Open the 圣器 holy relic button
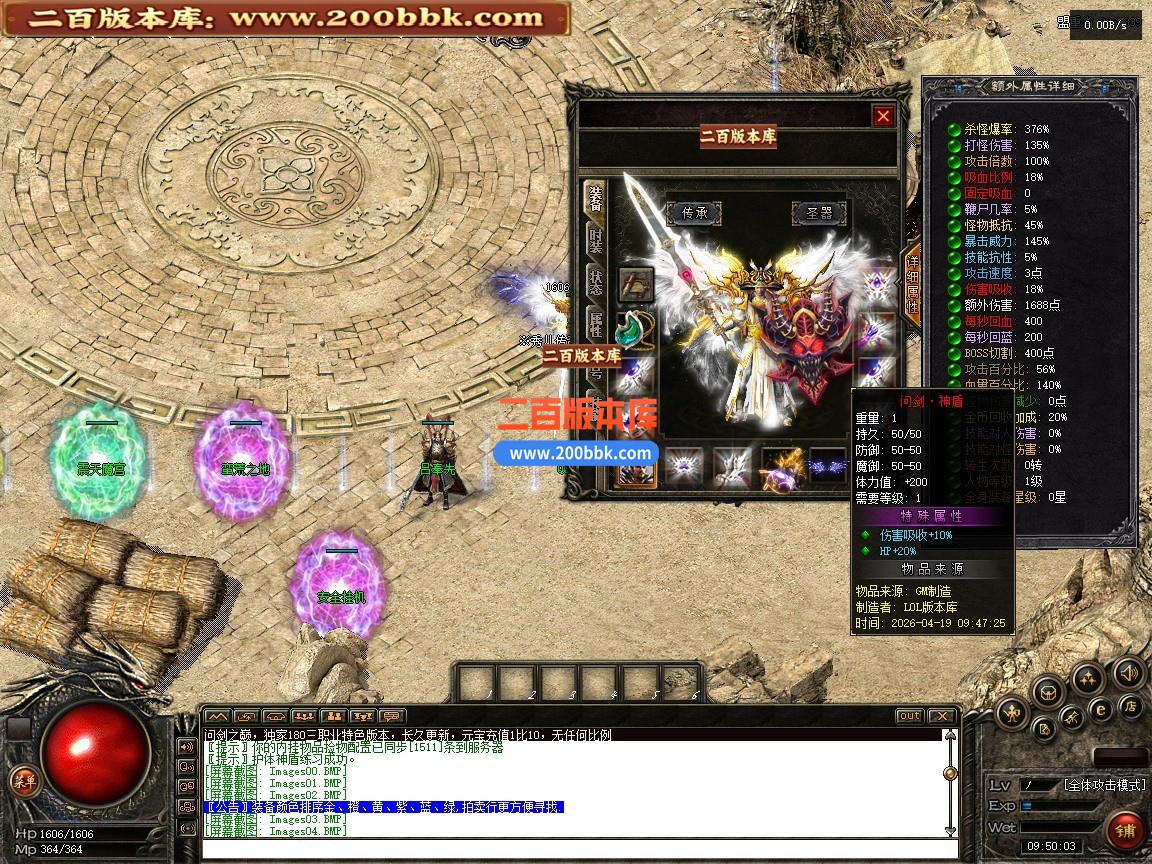Screen dimensions: 1152x864 (x=820, y=213)
